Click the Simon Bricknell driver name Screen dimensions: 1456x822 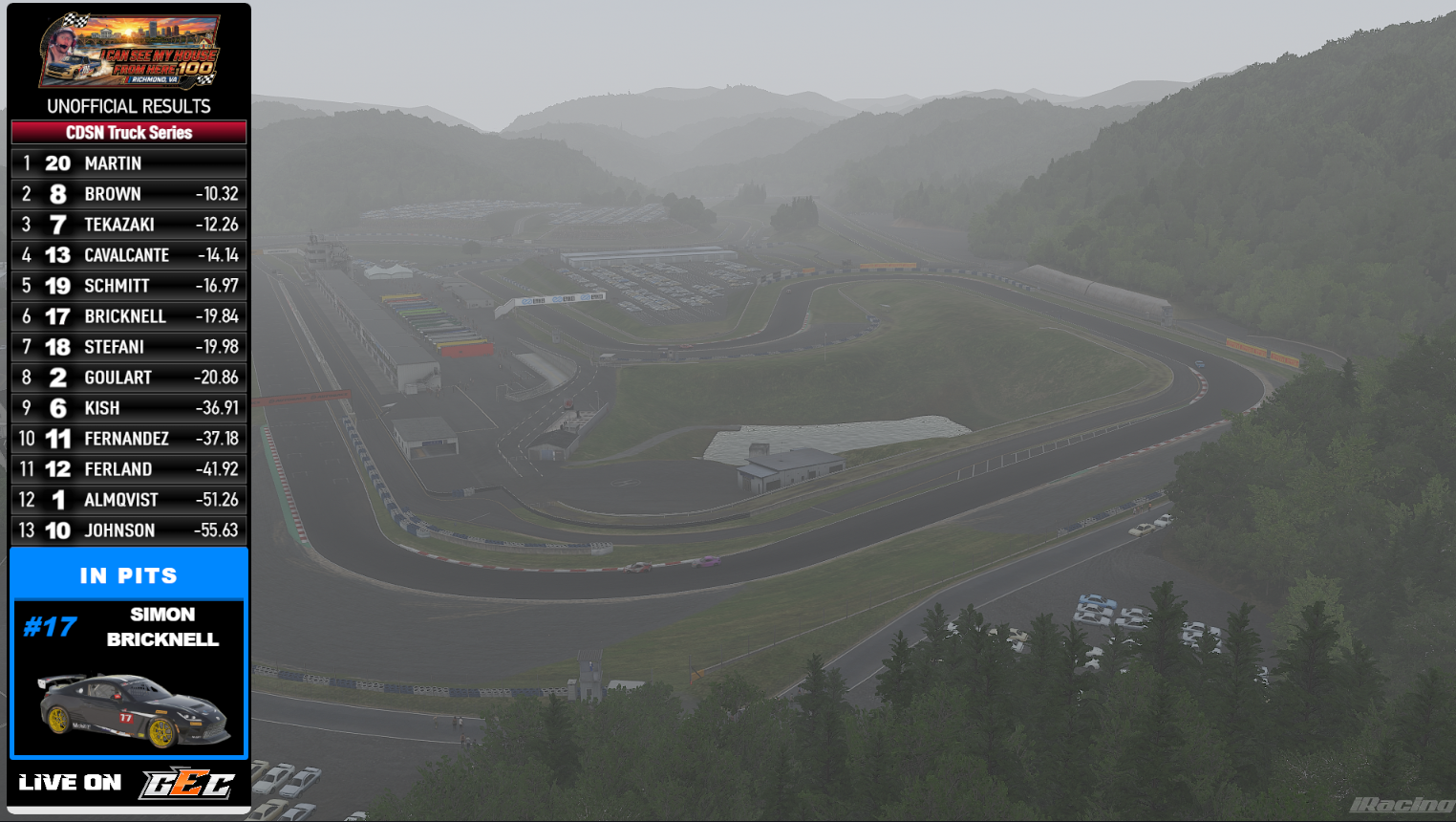pyautogui.click(x=162, y=627)
